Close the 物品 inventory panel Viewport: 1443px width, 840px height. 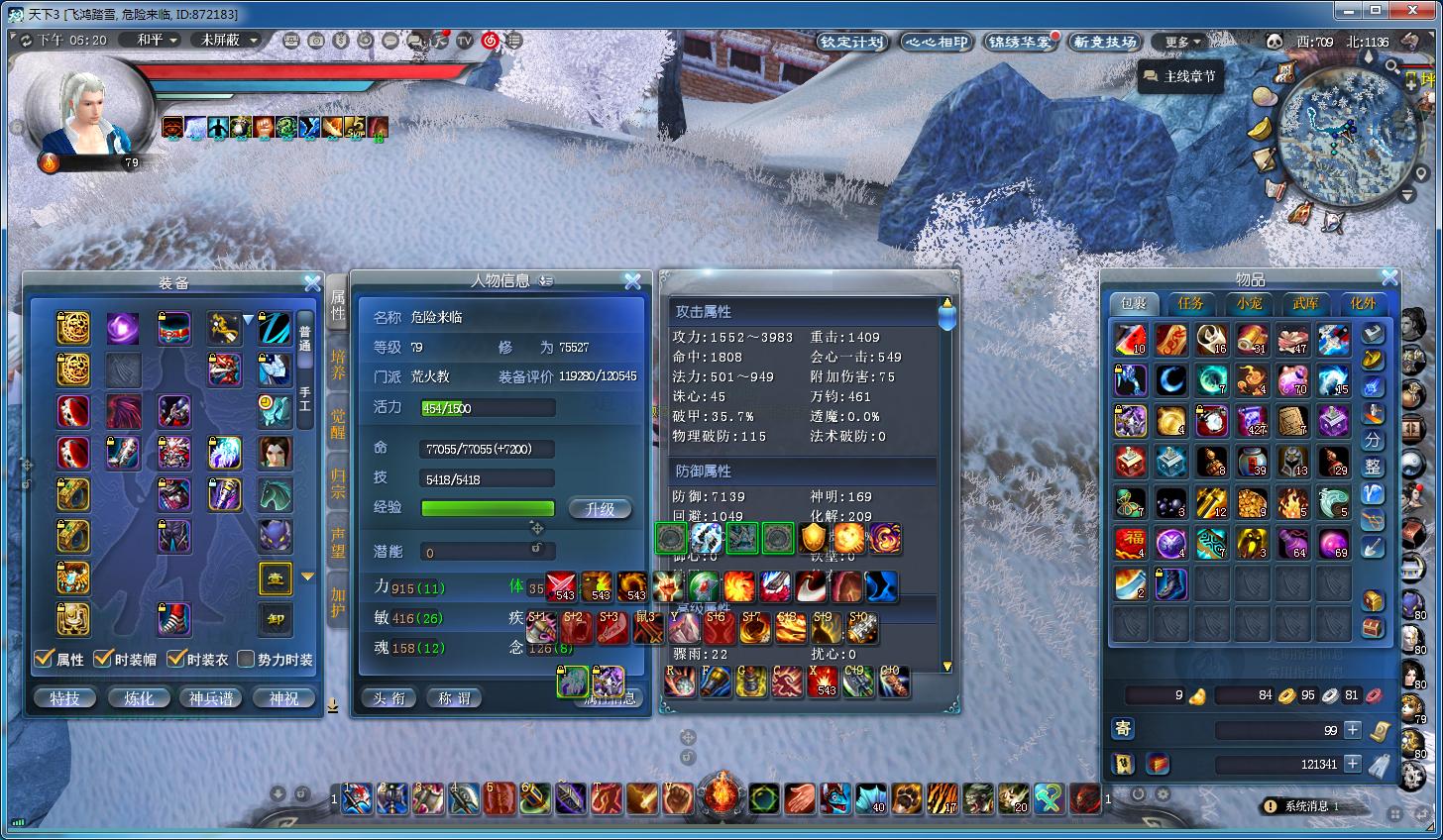coord(1389,278)
